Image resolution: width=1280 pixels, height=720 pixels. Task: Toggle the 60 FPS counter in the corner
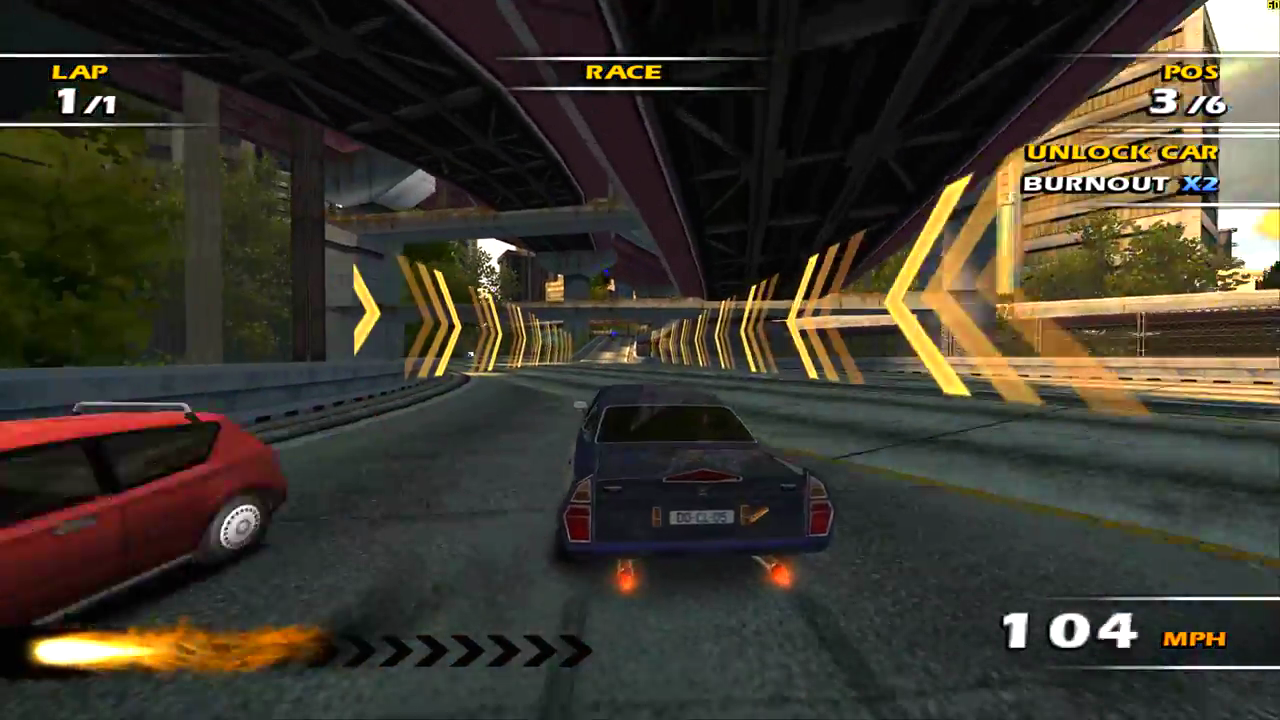tap(1273, 6)
